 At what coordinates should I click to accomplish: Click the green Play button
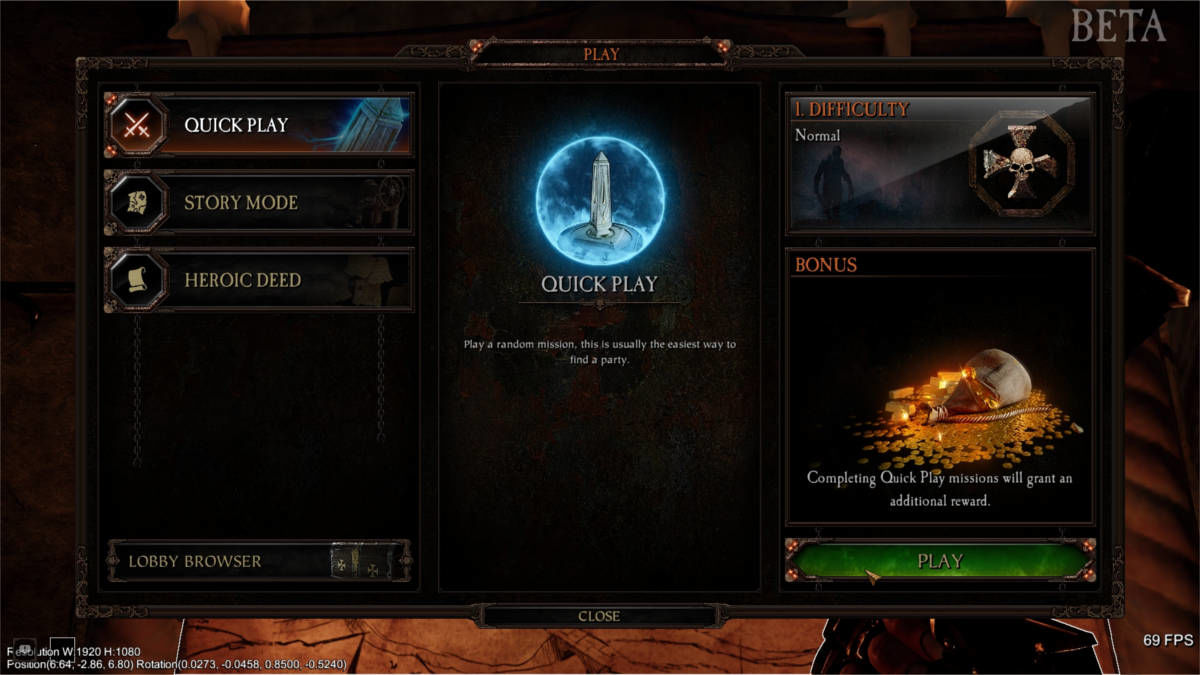click(939, 561)
